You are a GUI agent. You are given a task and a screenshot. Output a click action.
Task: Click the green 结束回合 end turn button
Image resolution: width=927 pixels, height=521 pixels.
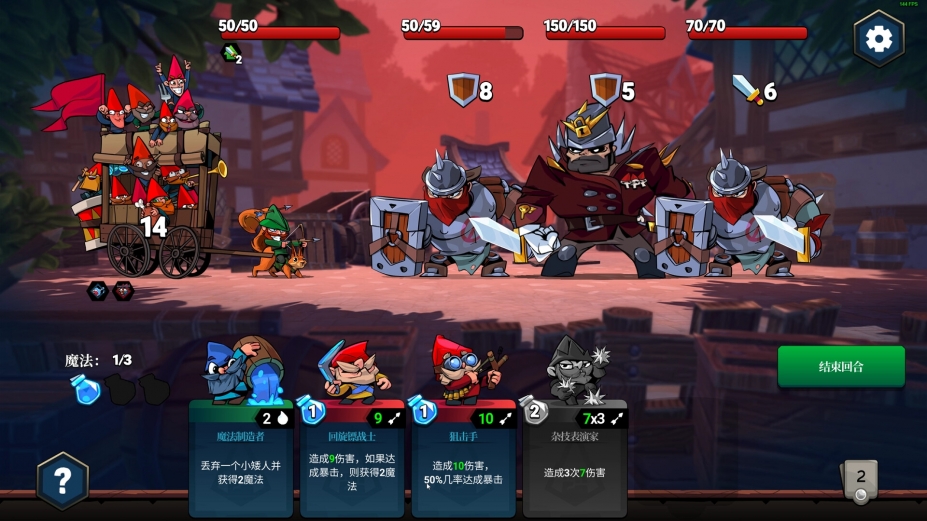[841, 366]
